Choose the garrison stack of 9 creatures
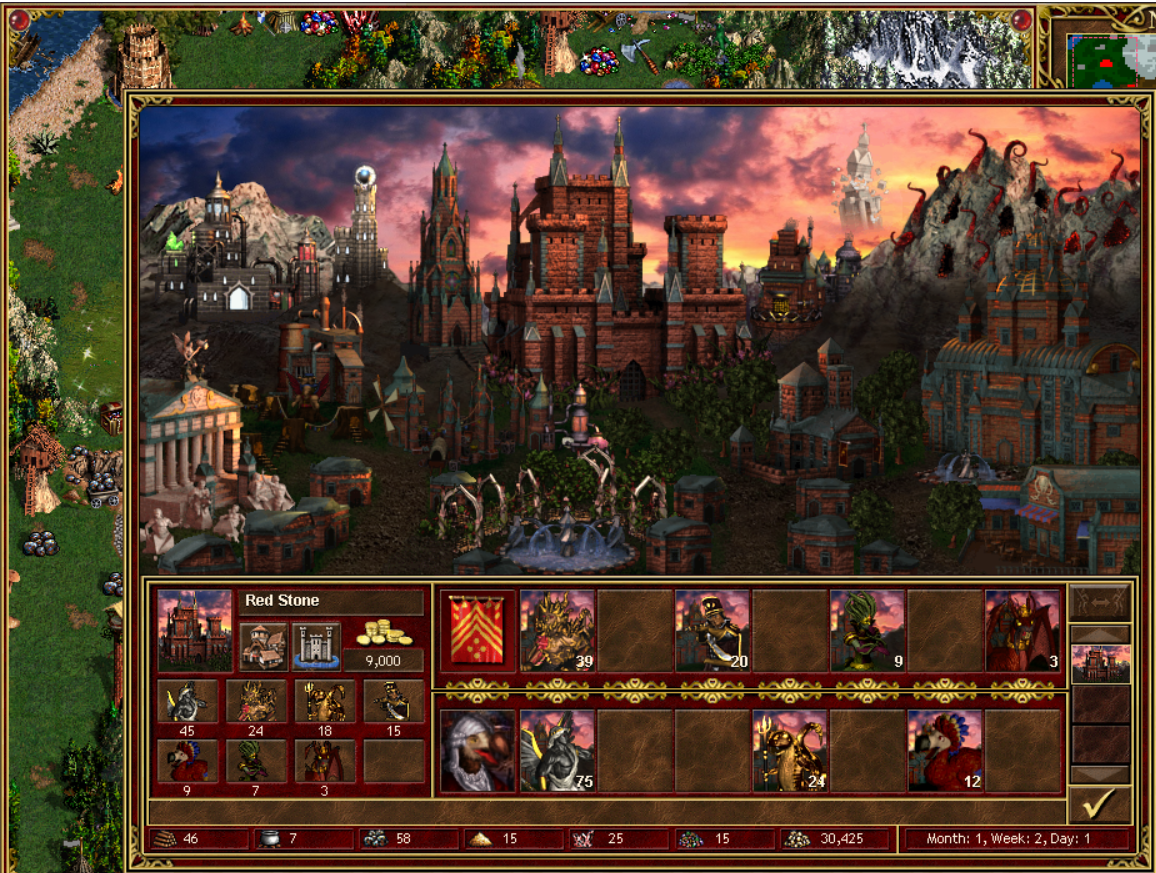Viewport: 1156px width, 873px height. click(x=867, y=630)
